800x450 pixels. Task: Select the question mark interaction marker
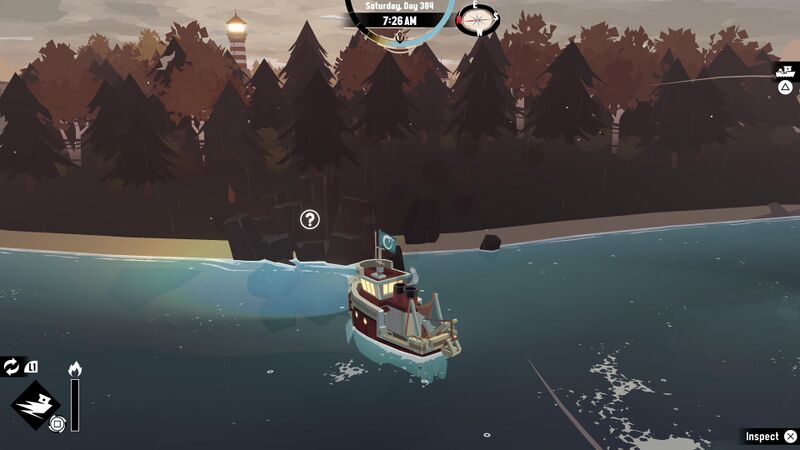coord(310,219)
